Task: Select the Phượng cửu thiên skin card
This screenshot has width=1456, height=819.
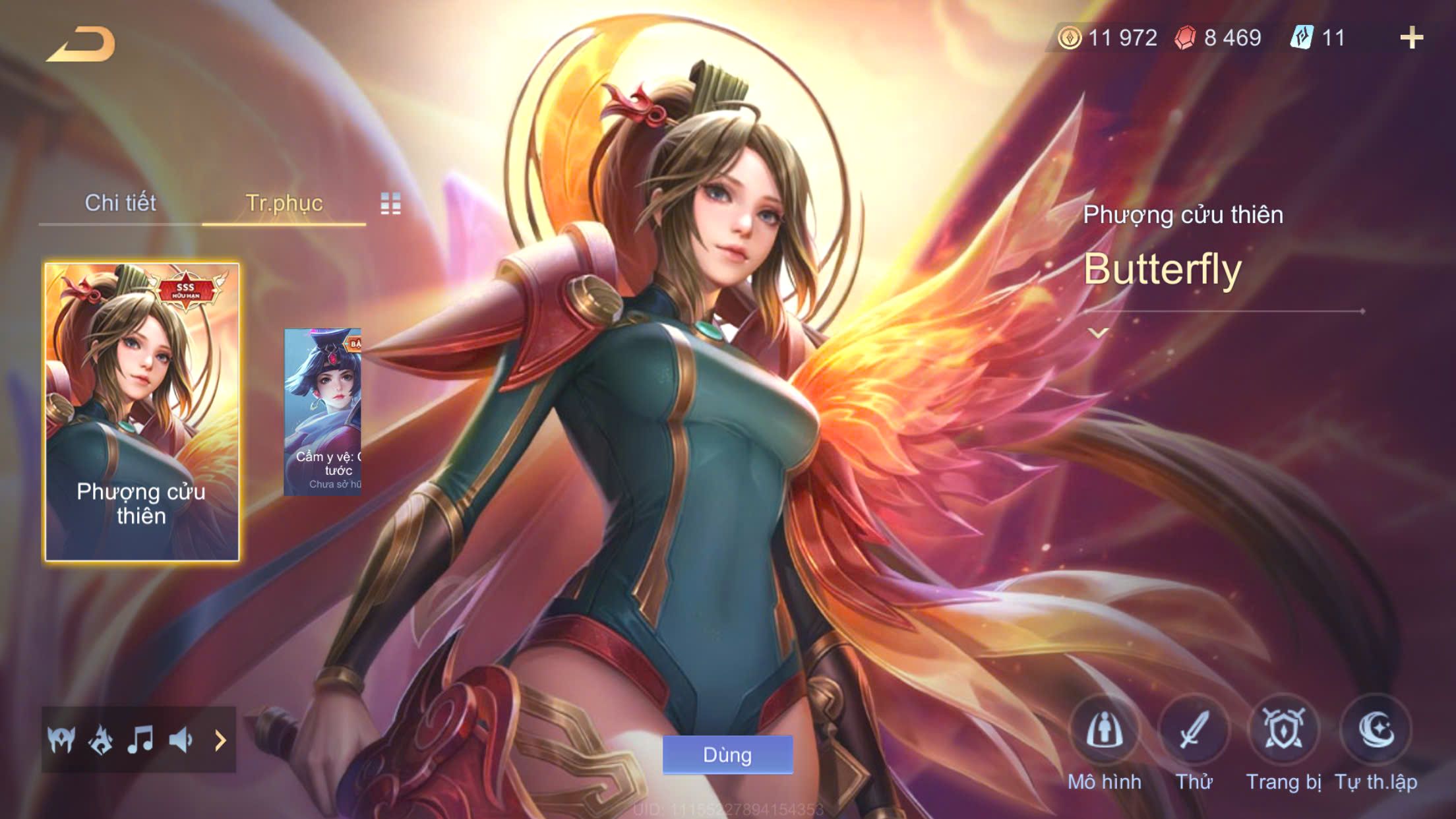Action: pos(142,411)
